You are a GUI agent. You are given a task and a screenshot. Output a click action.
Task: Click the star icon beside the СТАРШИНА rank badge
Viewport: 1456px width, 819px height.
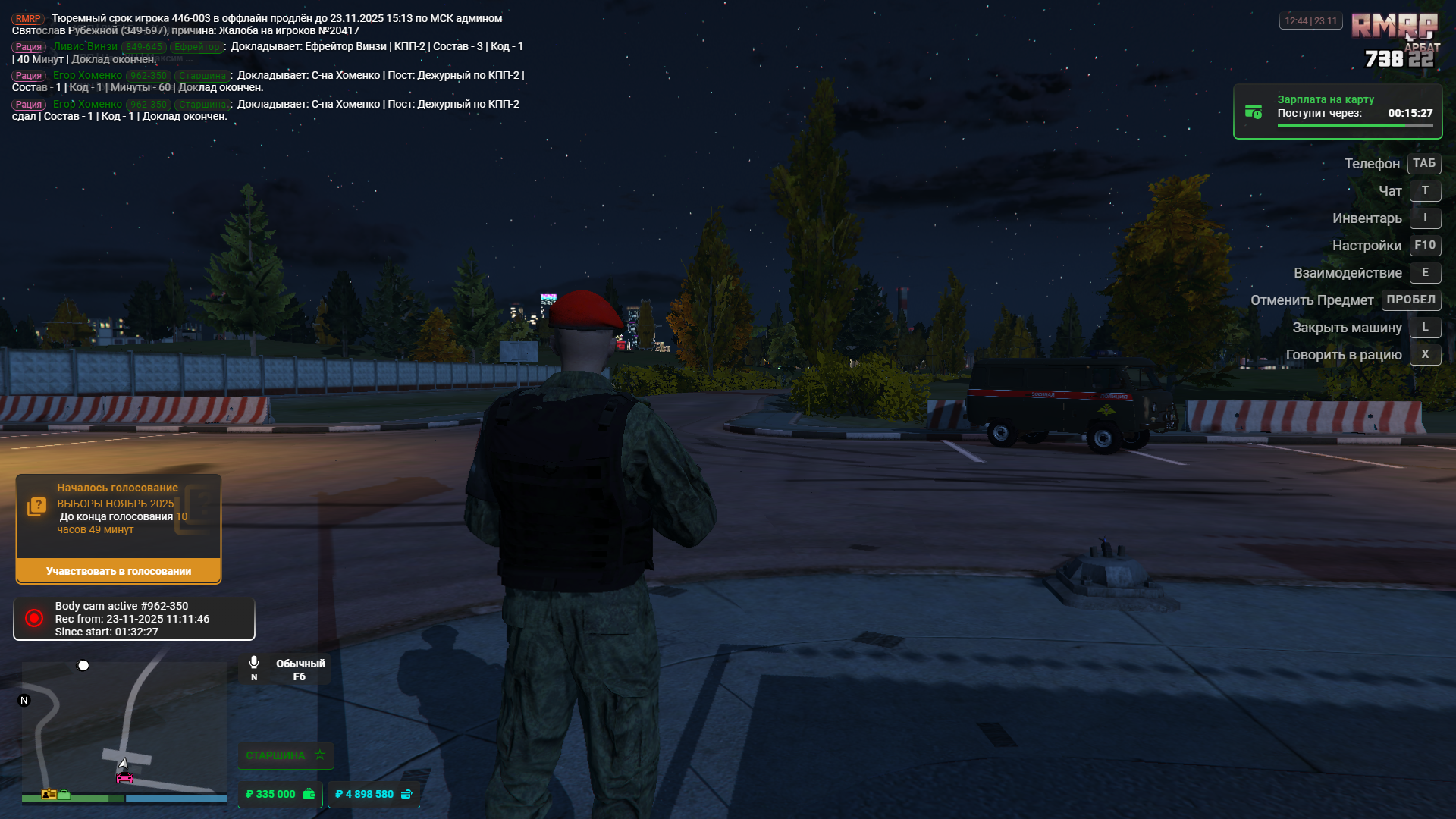point(319,755)
